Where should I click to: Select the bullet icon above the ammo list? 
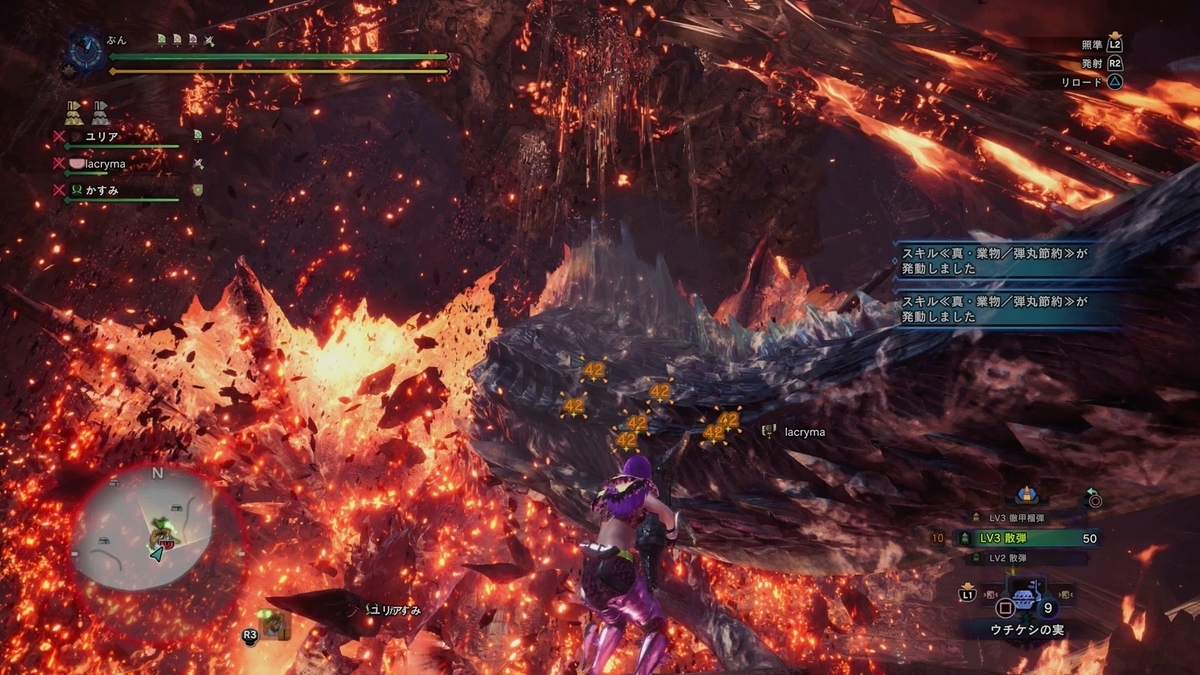pos(1025,496)
